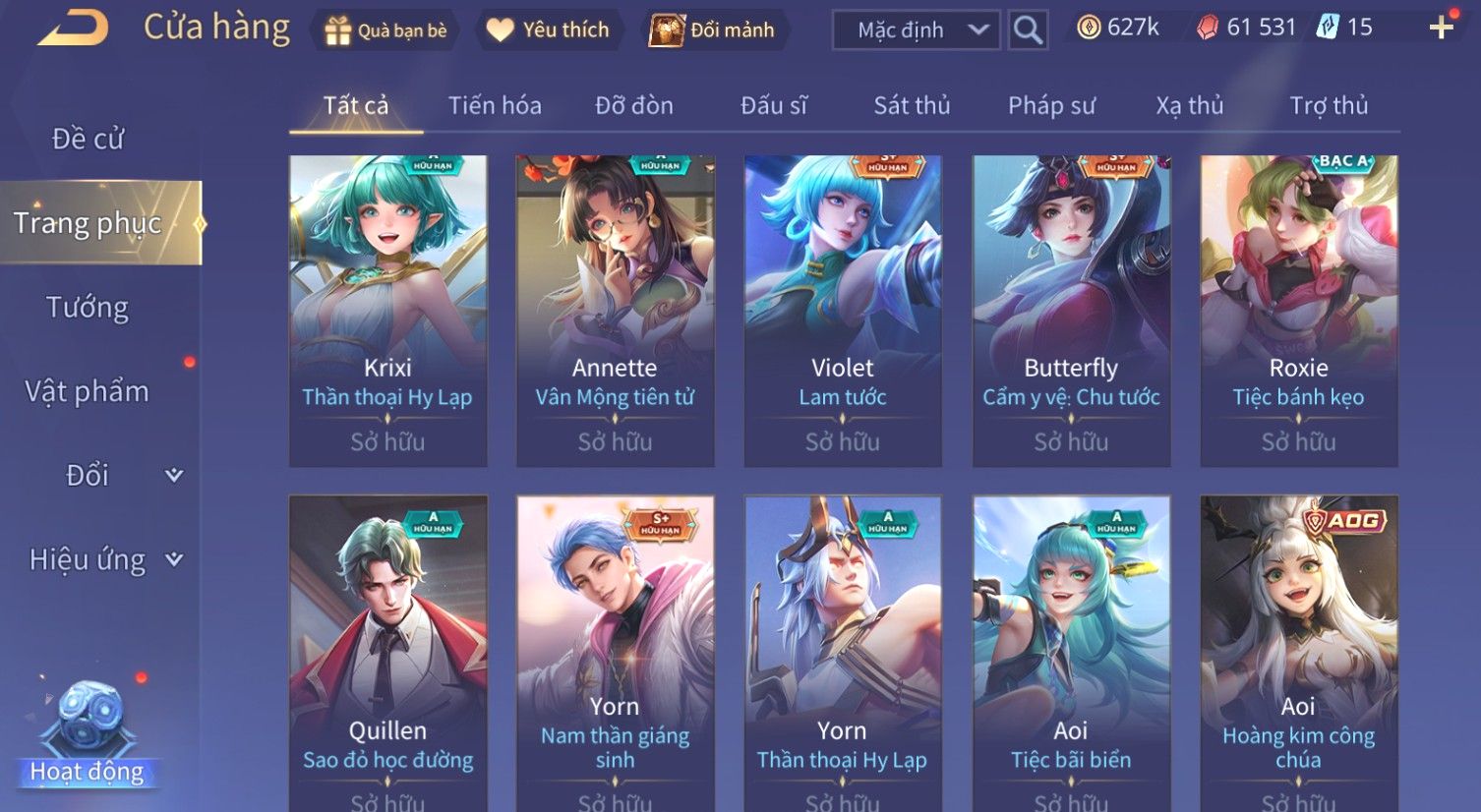Screen dimensions: 1481x812
Task: Go to Vật phẩm in sidebar
Action: click(88, 391)
